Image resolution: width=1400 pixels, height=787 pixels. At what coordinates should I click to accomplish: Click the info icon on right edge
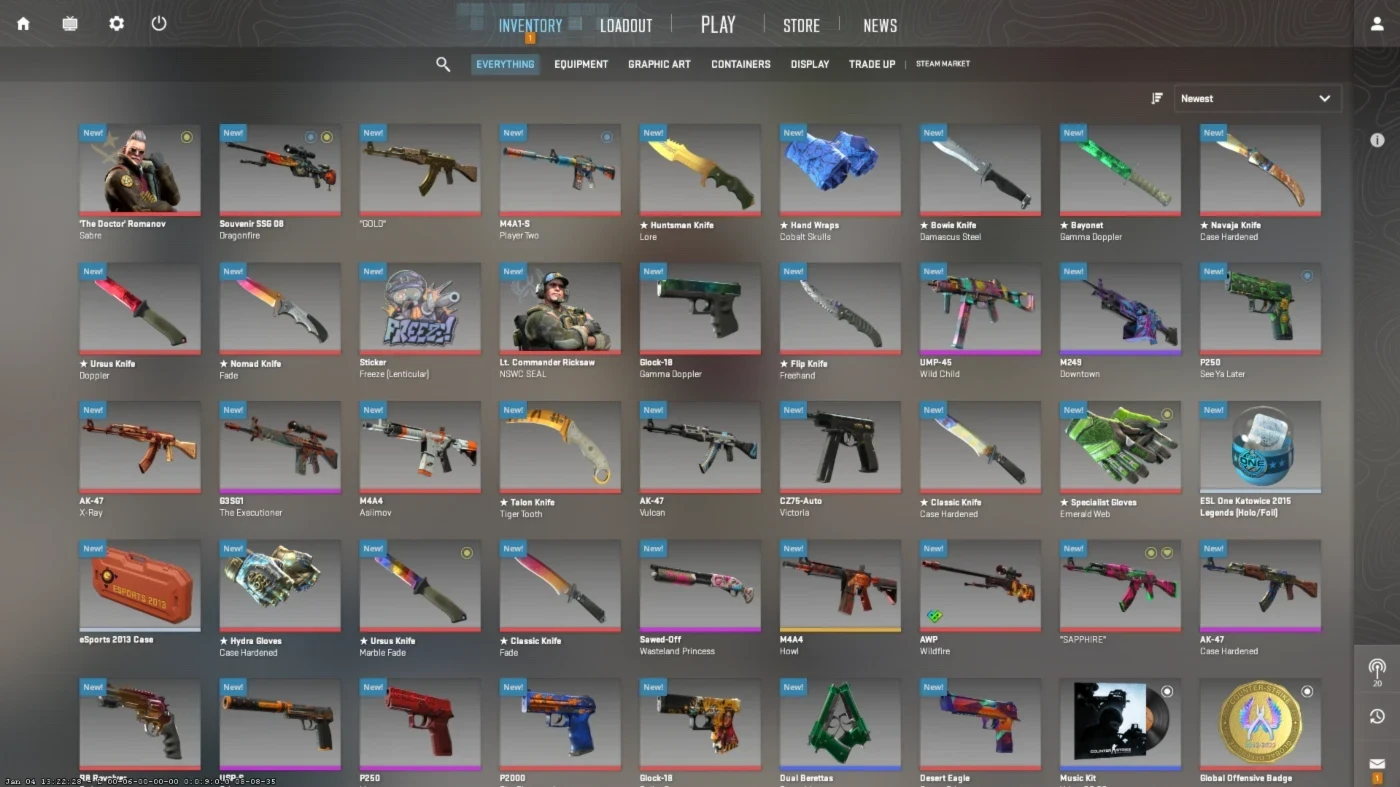1377,141
